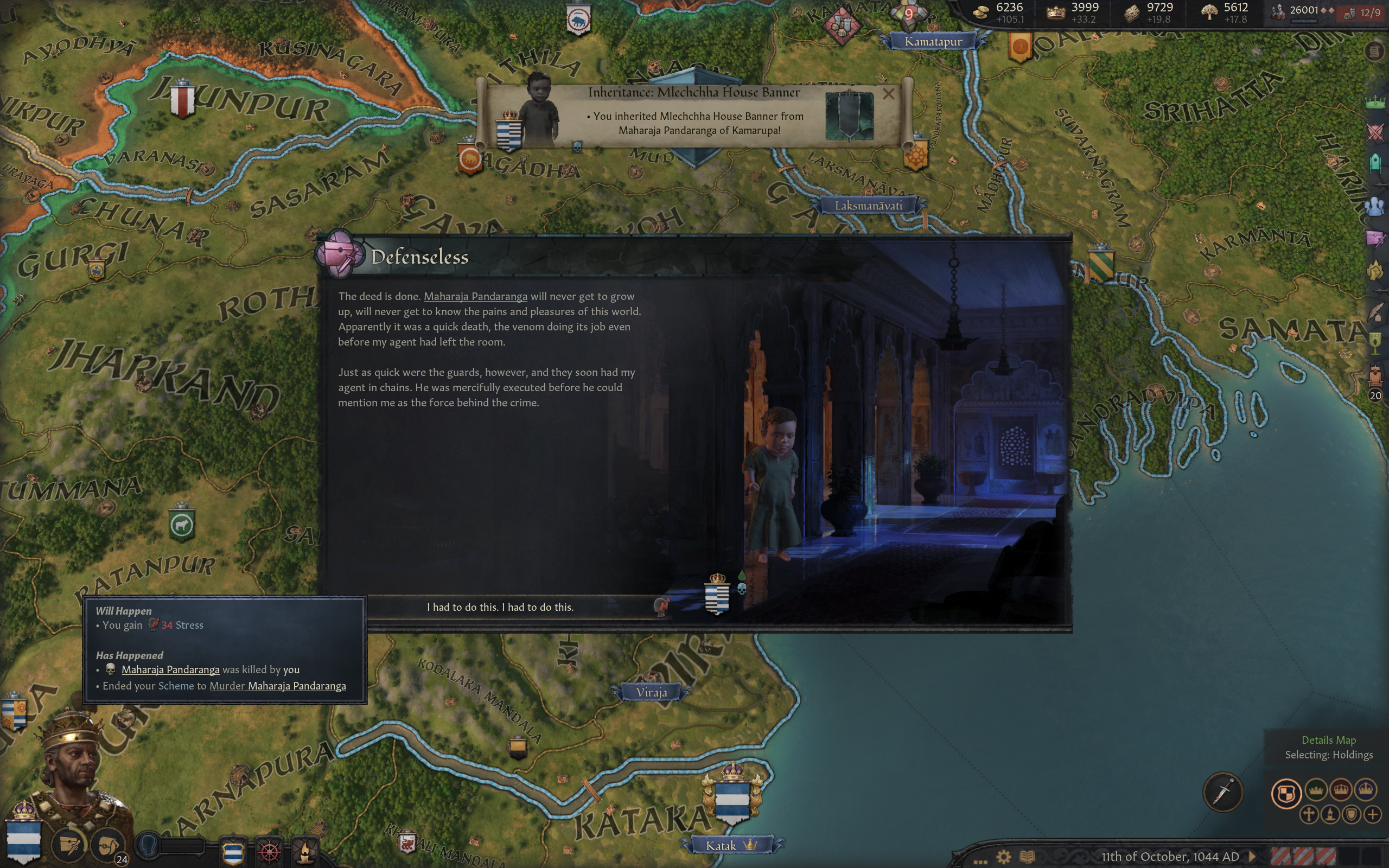The width and height of the screenshot is (1389, 868).
Task: Select the Realms shield map mode
Action: point(1286,793)
